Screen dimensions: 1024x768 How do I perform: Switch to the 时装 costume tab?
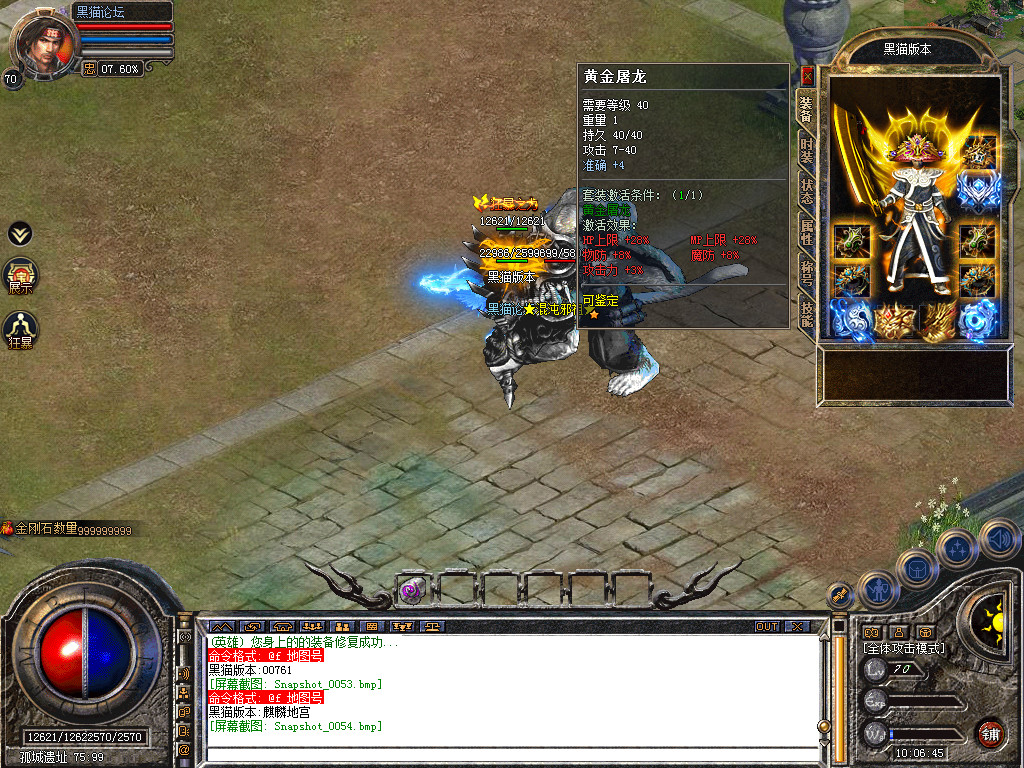click(806, 150)
